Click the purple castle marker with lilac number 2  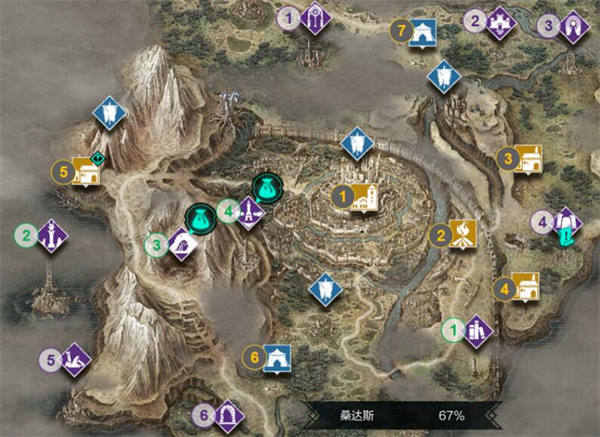[x=499, y=20]
